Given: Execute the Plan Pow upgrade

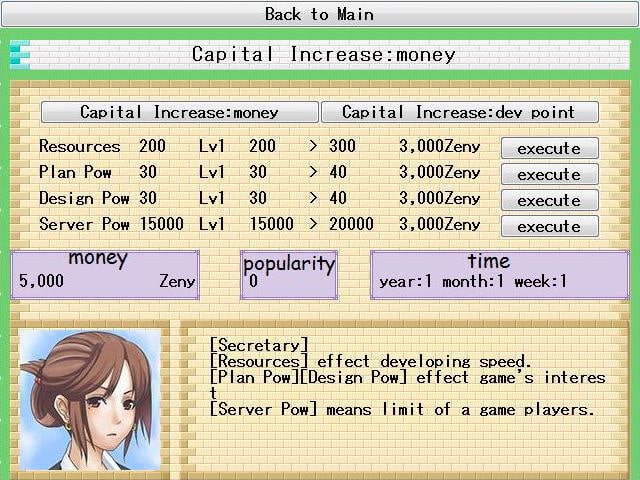Looking at the screenshot, I should tap(549, 174).
